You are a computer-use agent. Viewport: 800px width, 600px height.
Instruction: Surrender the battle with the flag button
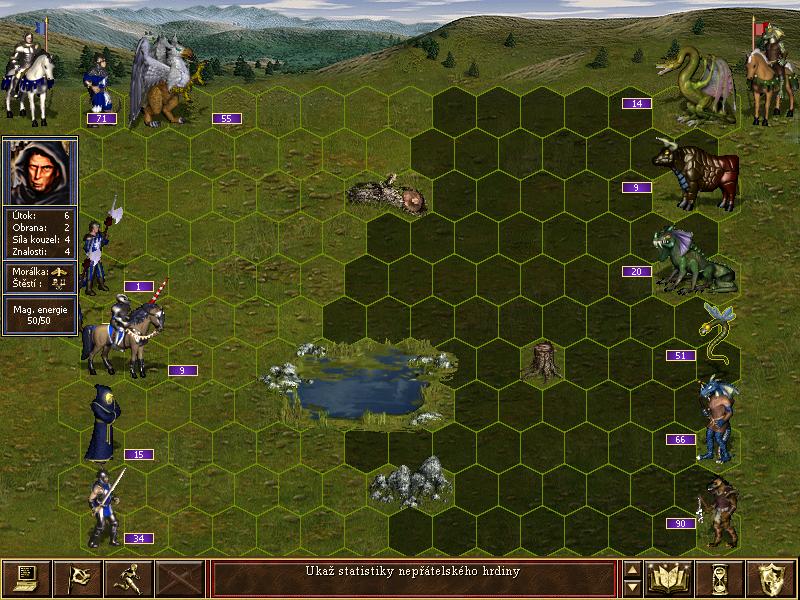pos(78,578)
